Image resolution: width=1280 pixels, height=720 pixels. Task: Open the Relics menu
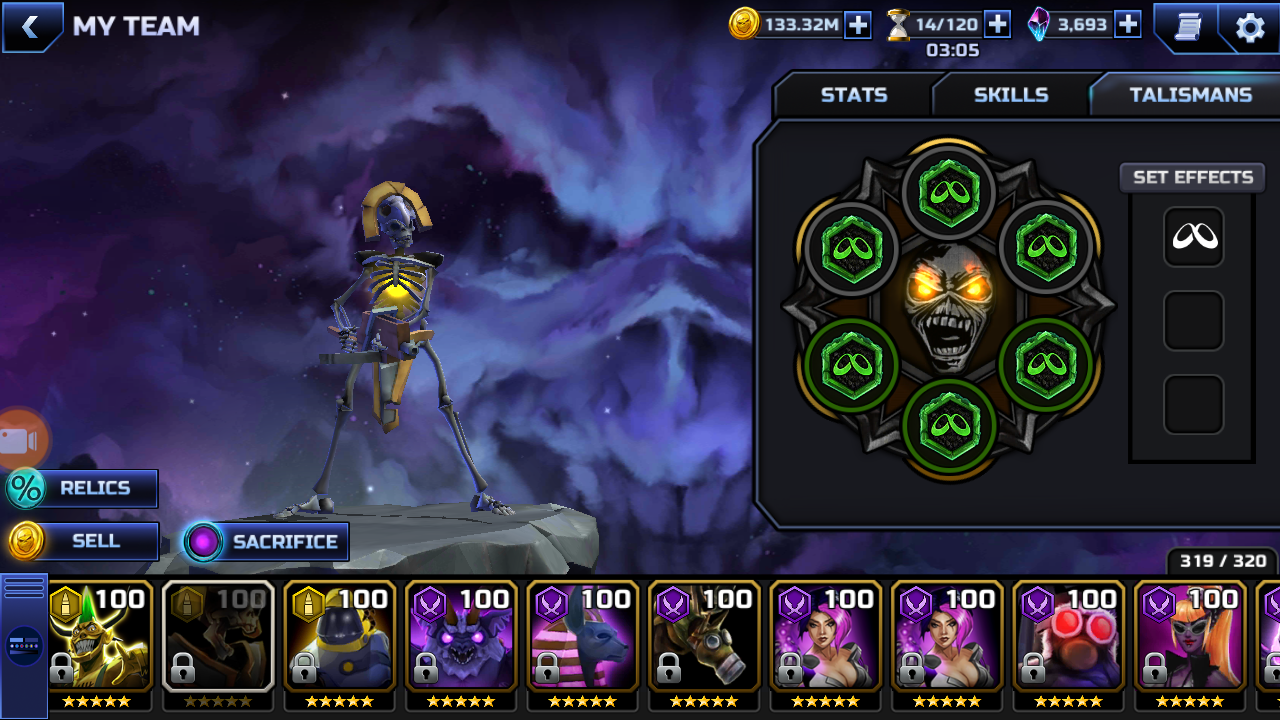point(84,489)
